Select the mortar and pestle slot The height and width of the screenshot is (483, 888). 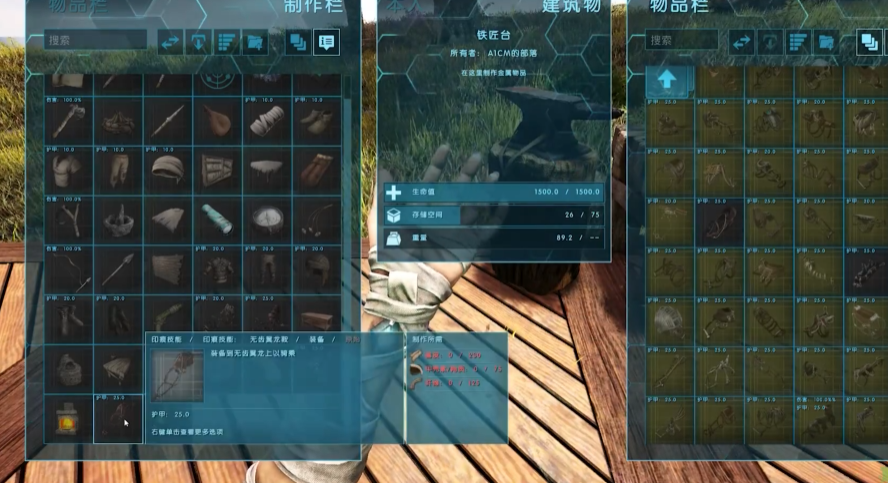coord(119,218)
